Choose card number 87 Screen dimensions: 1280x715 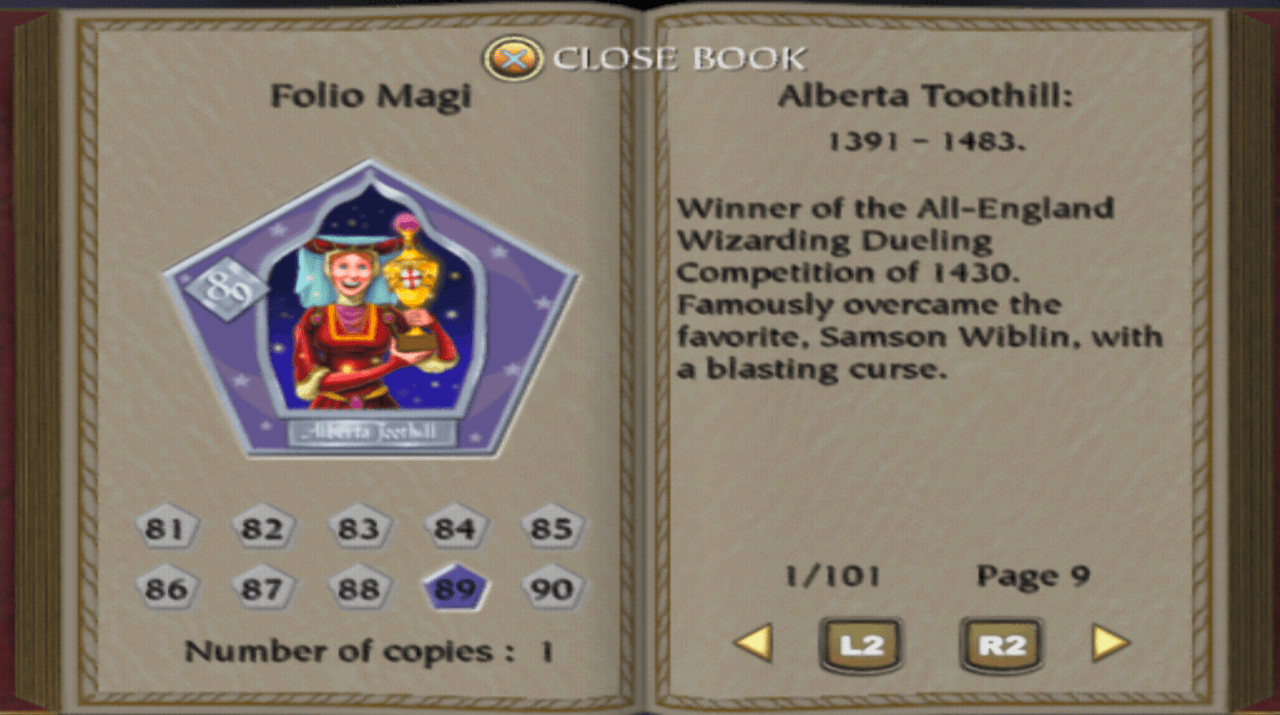coord(262,589)
